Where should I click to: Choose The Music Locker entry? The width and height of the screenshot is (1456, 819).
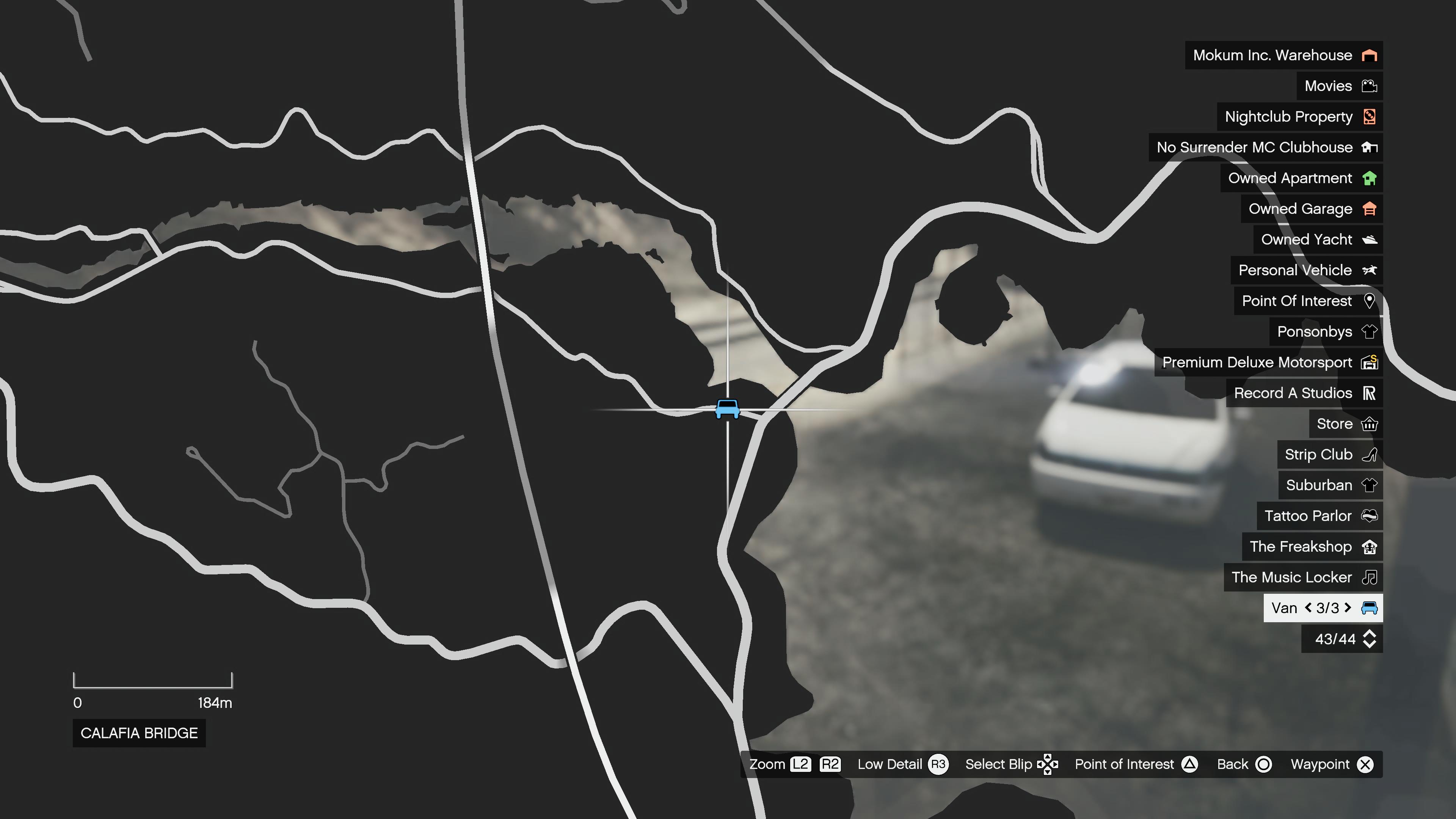point(1302,577)
